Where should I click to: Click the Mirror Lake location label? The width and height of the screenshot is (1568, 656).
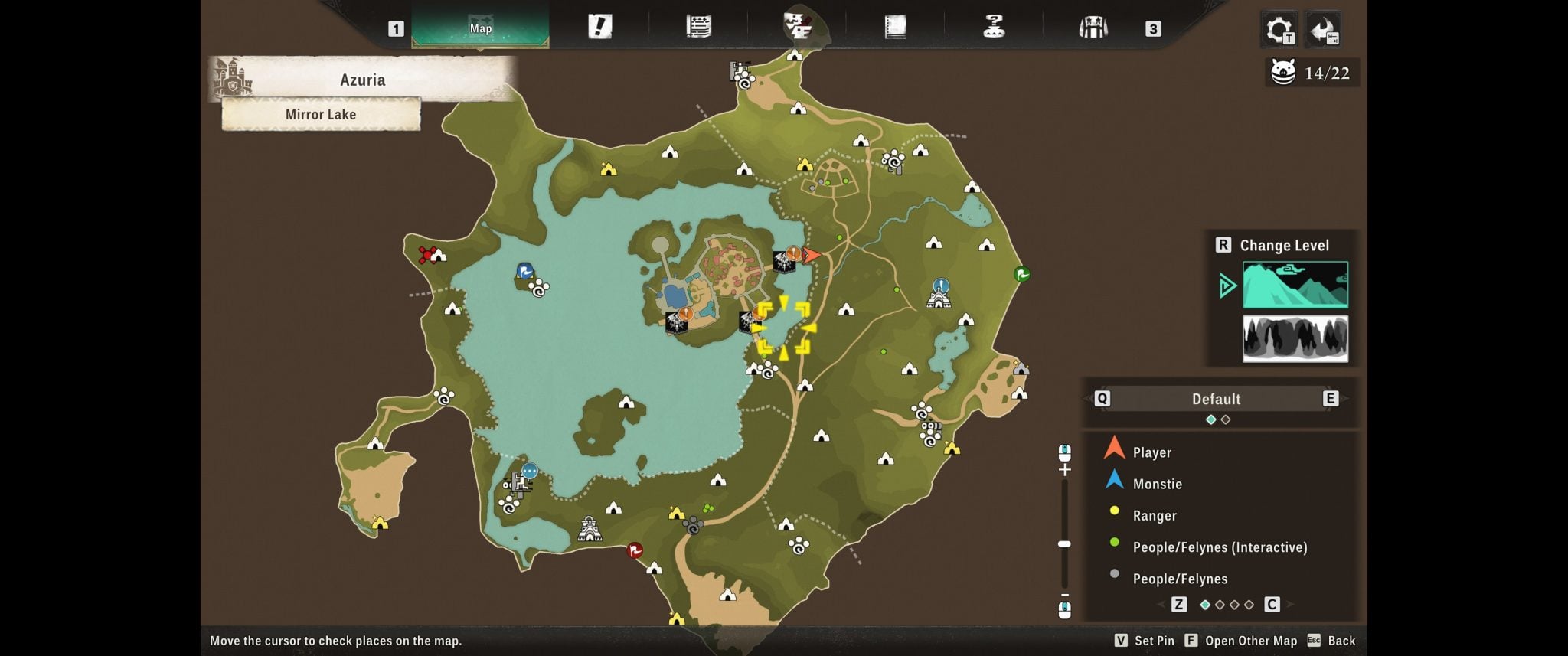point(321,114)
